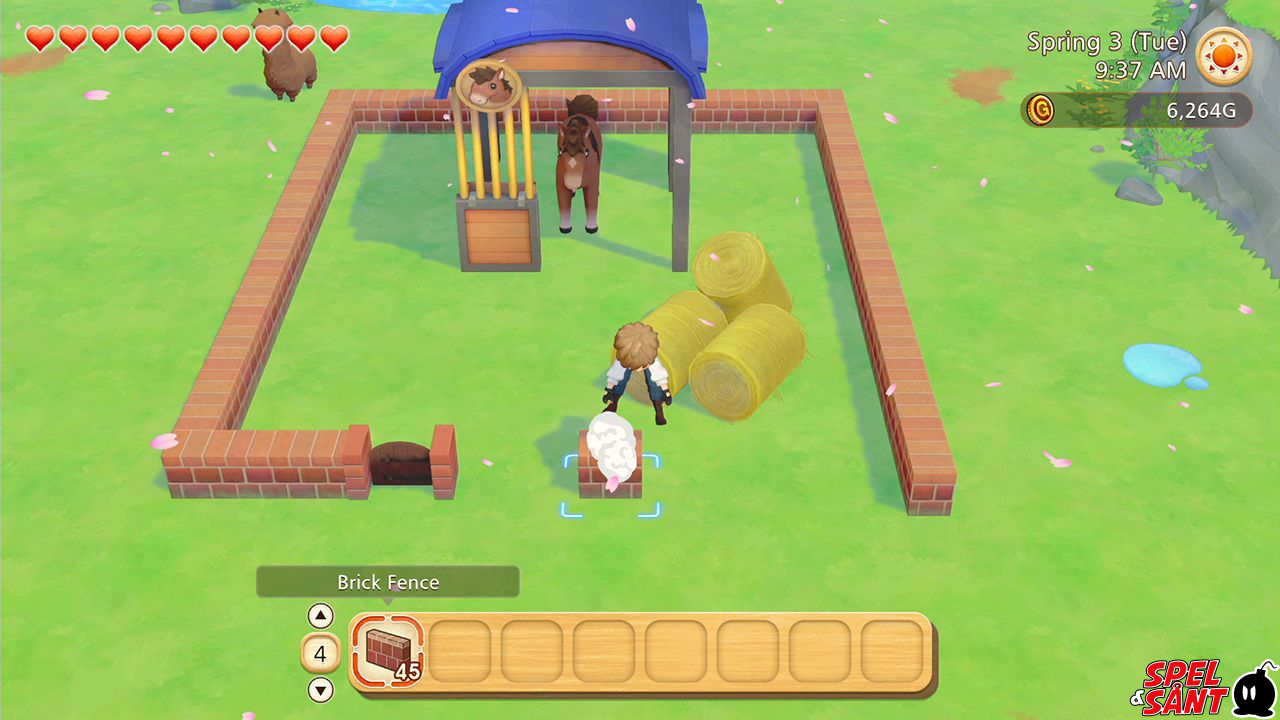Screen dimensions: 1280x720
Task: Click the gold coin money icon
Action: [x=1041, y=110]
